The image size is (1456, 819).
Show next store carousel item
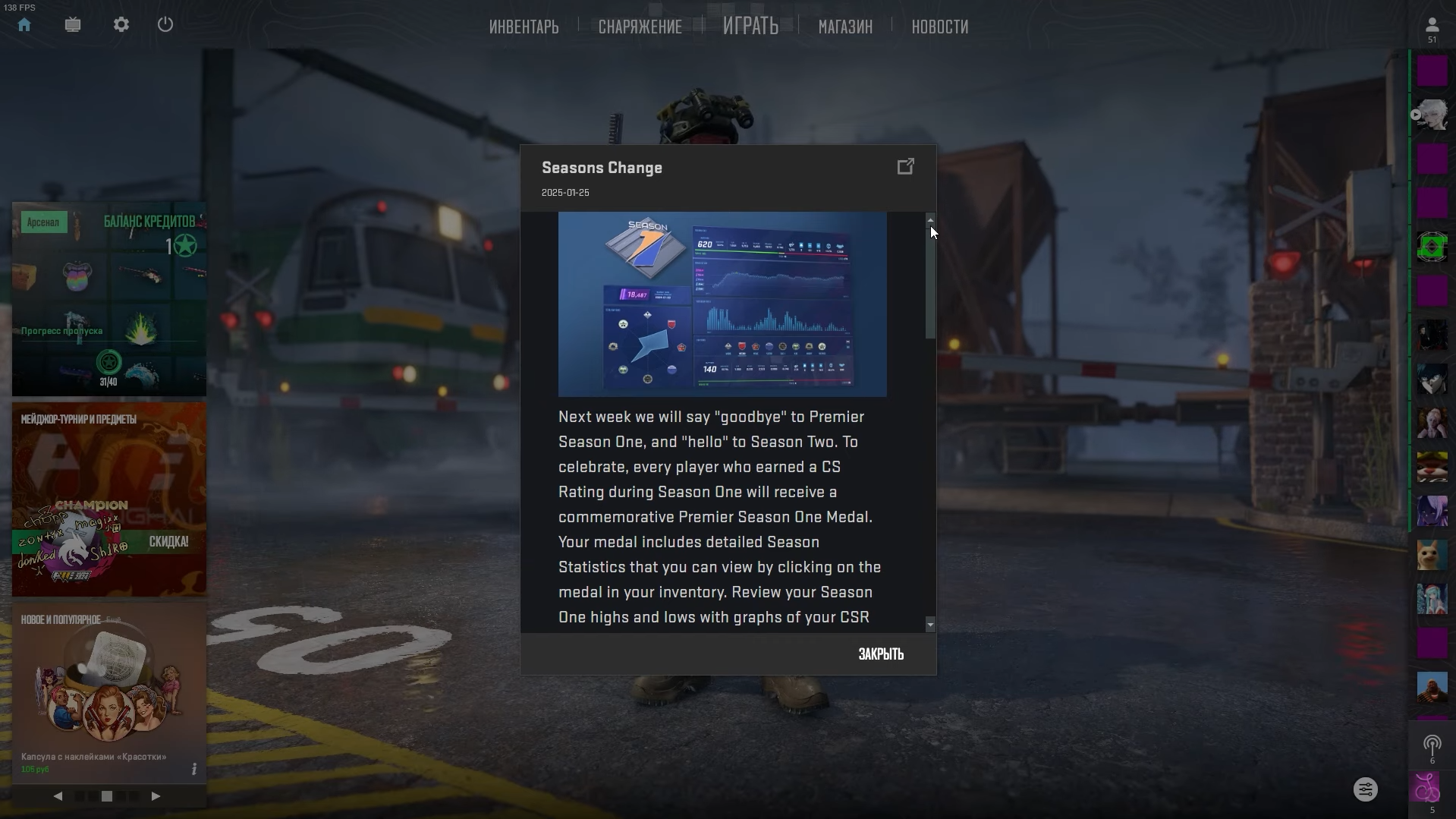pos(156,796)
